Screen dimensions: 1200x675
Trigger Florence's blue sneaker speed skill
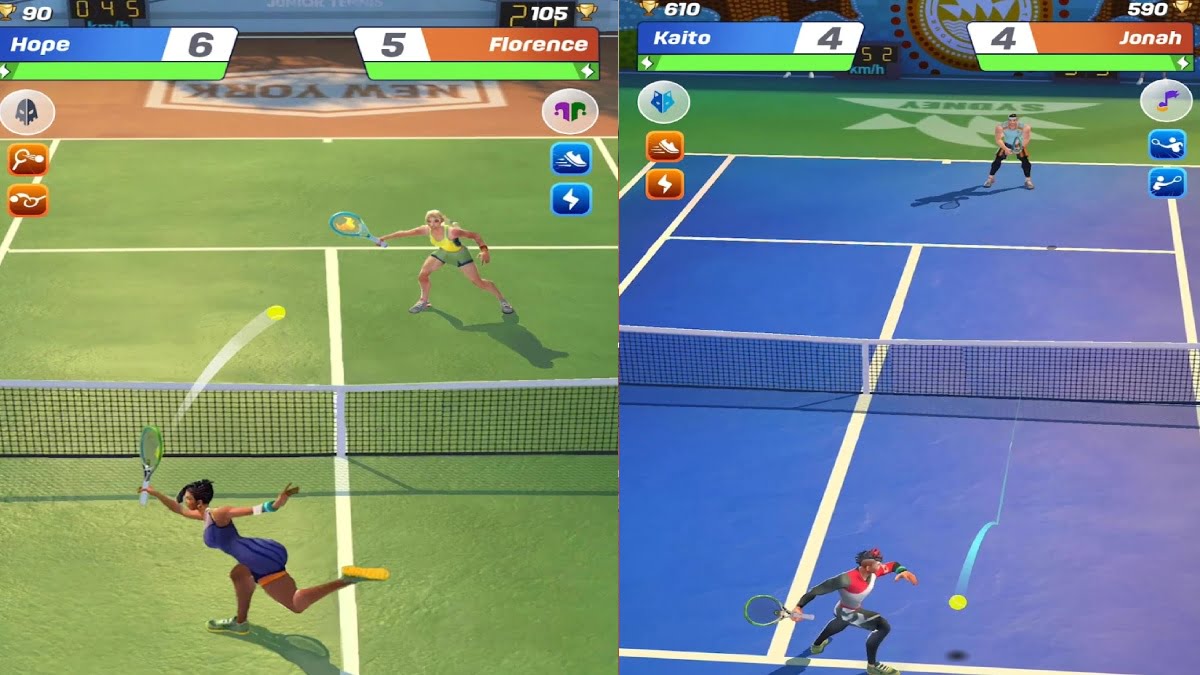tap(571, 159)
